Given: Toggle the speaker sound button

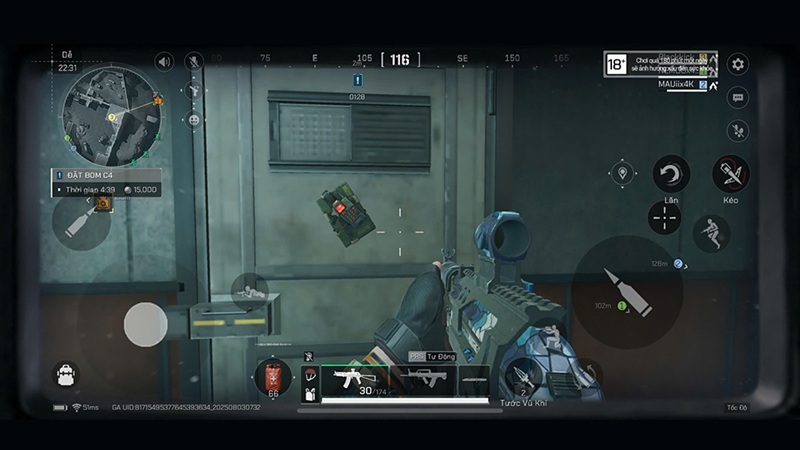Looking at the screenshot, I should point(164,62).
